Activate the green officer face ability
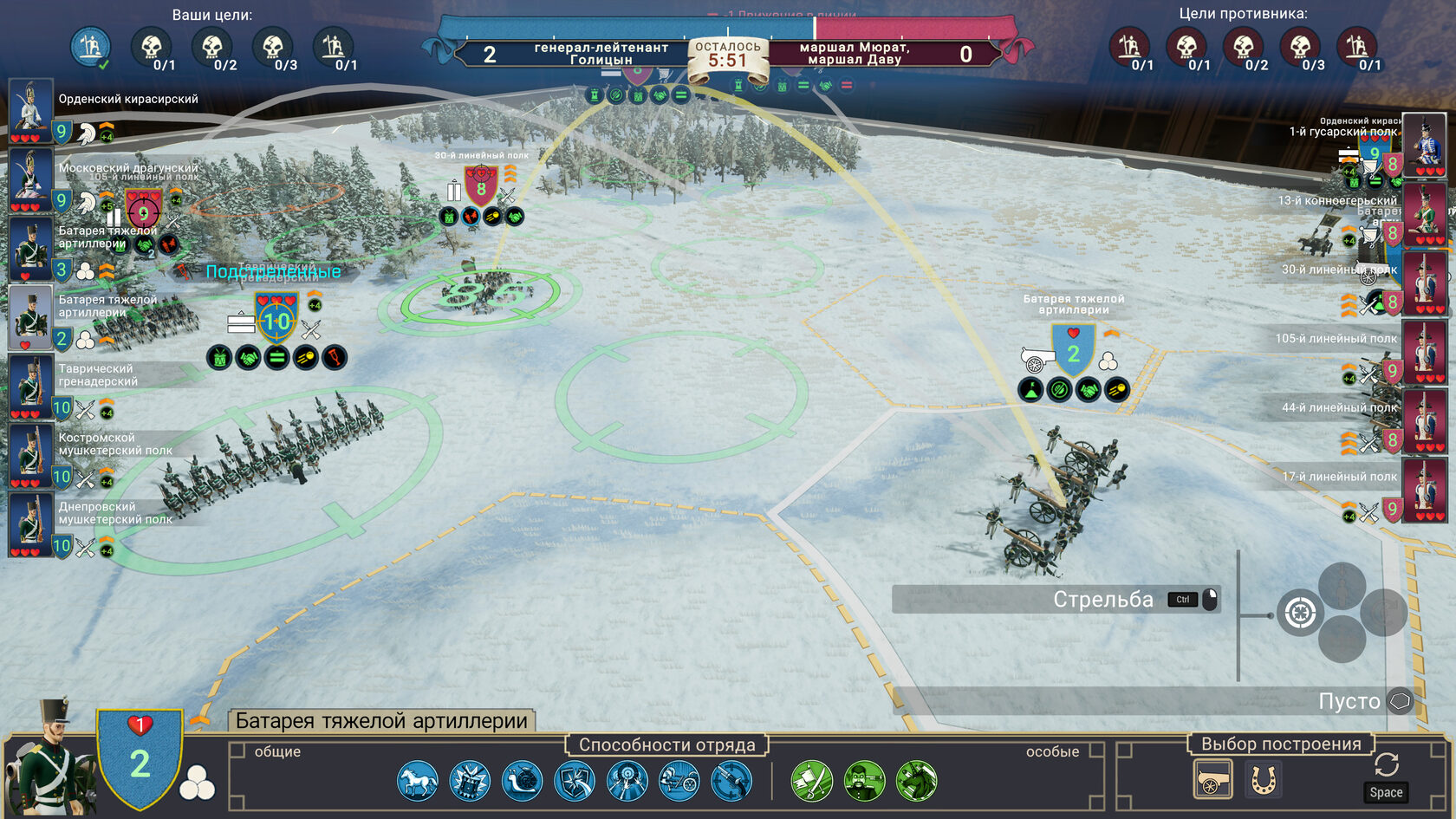Screen dimensions: 1456x819 pos(864,781)
